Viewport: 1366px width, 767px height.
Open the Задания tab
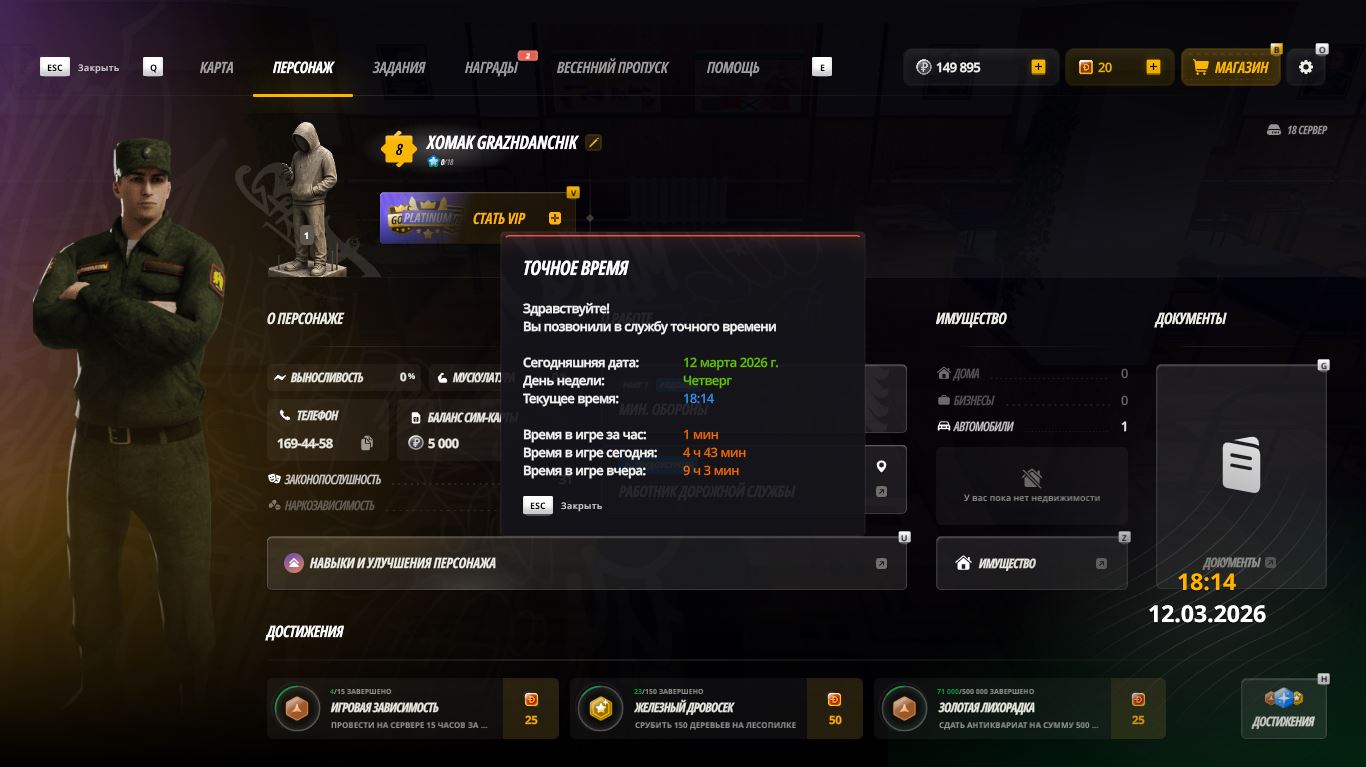pyautogui.click(x=398, y=68)
